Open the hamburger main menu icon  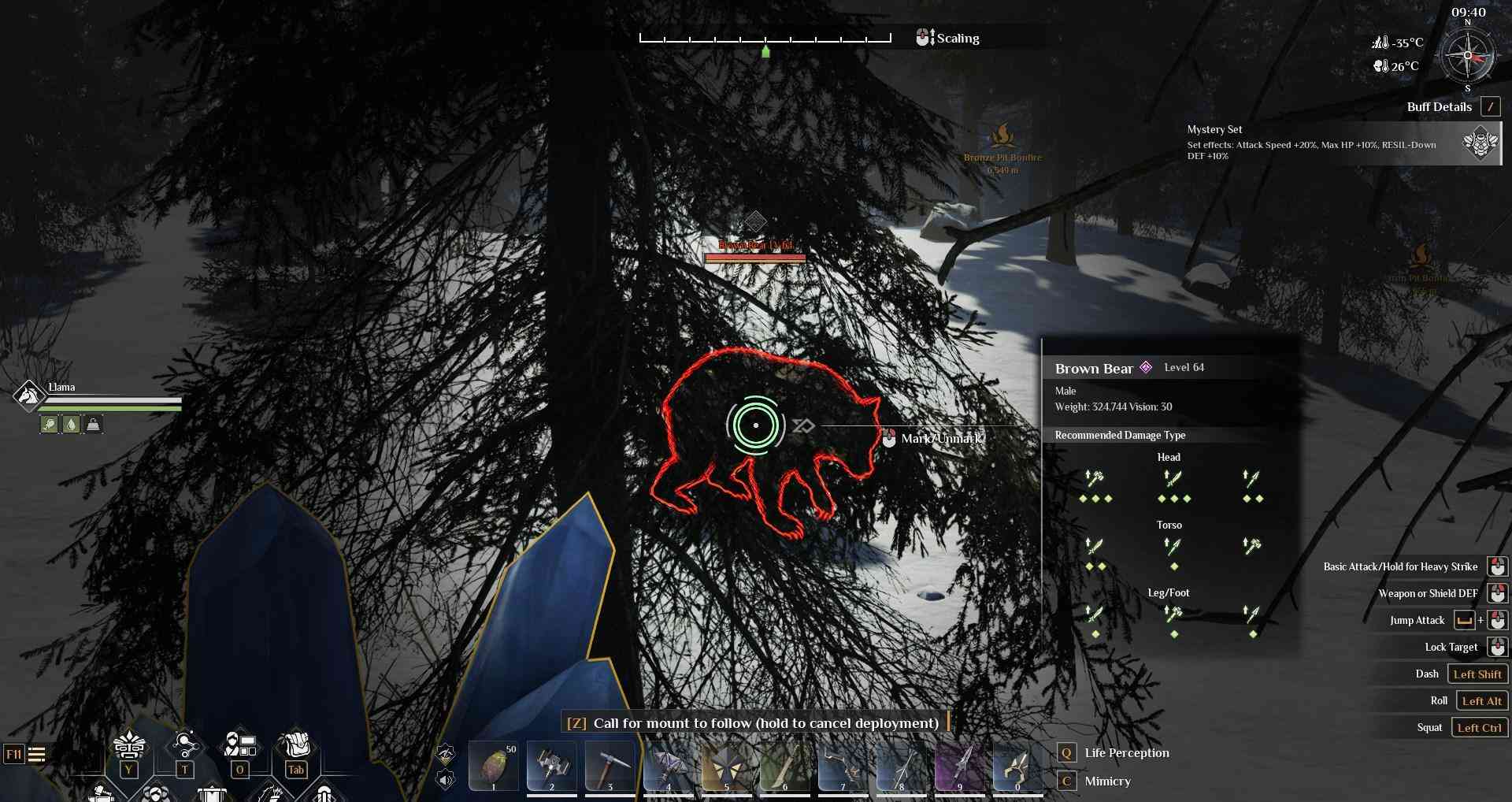click(x=37, y=755)
